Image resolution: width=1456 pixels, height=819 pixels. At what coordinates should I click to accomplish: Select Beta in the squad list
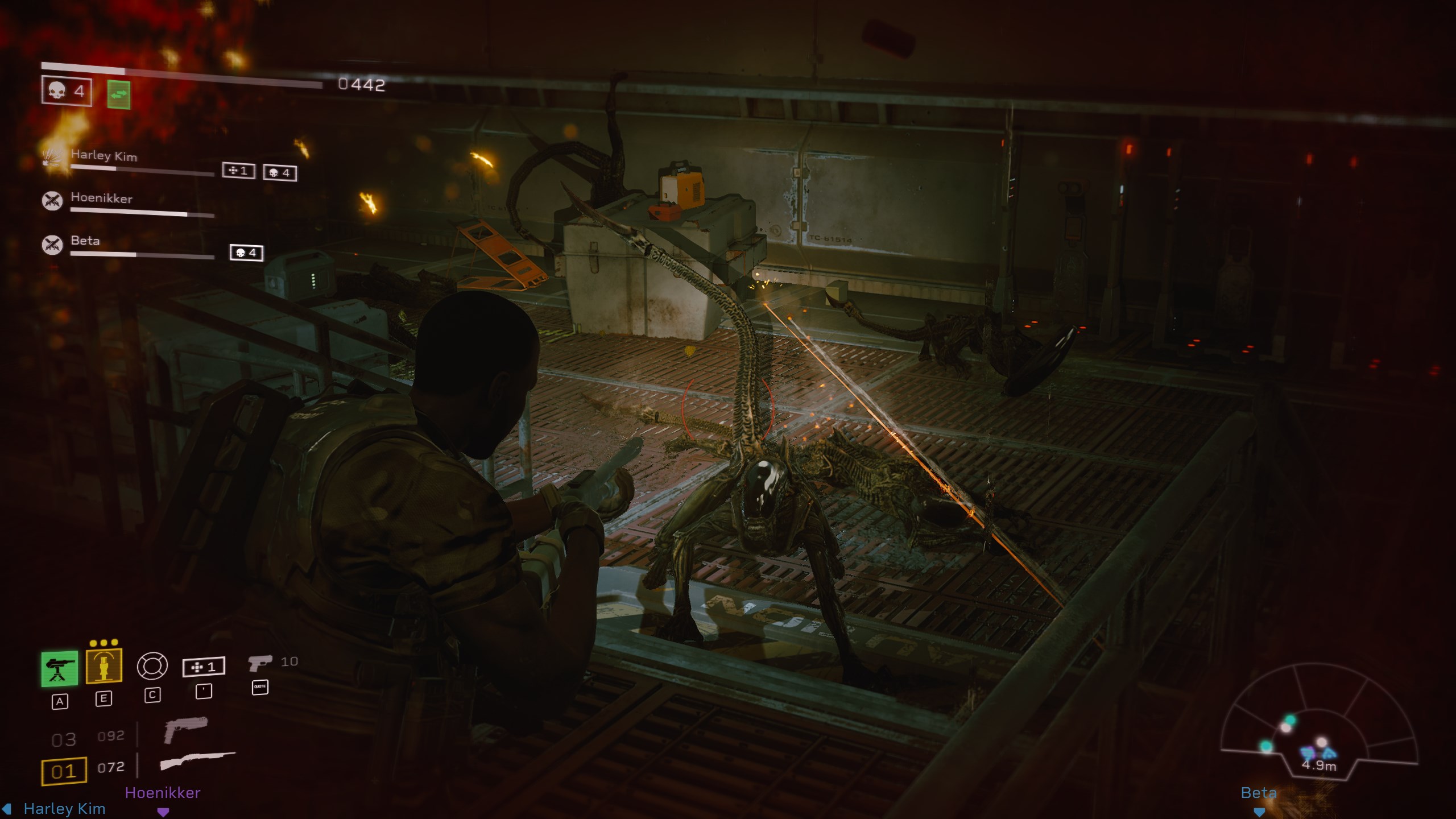coord(85,241)
